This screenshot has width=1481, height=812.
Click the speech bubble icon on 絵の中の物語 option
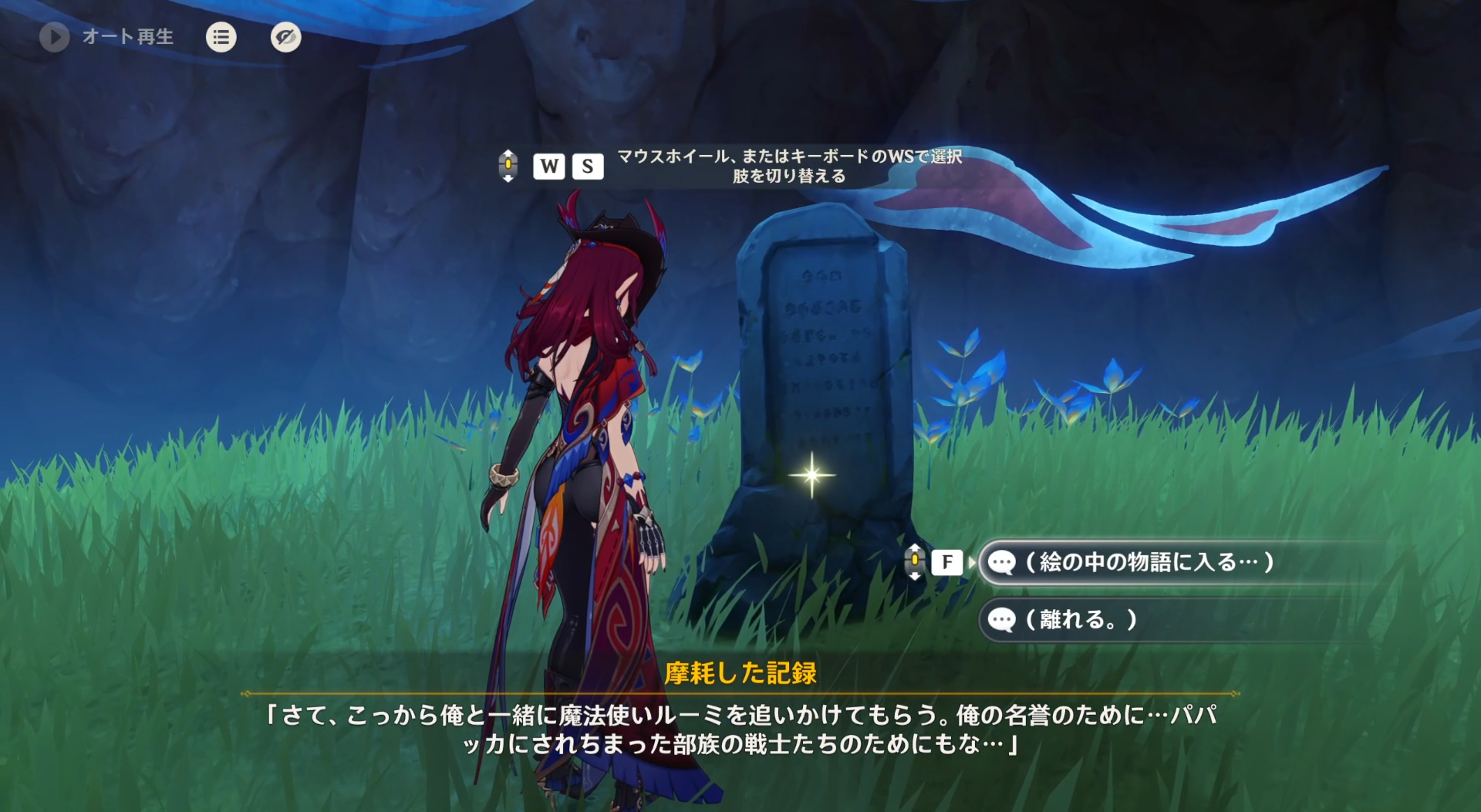(1001, 562)
